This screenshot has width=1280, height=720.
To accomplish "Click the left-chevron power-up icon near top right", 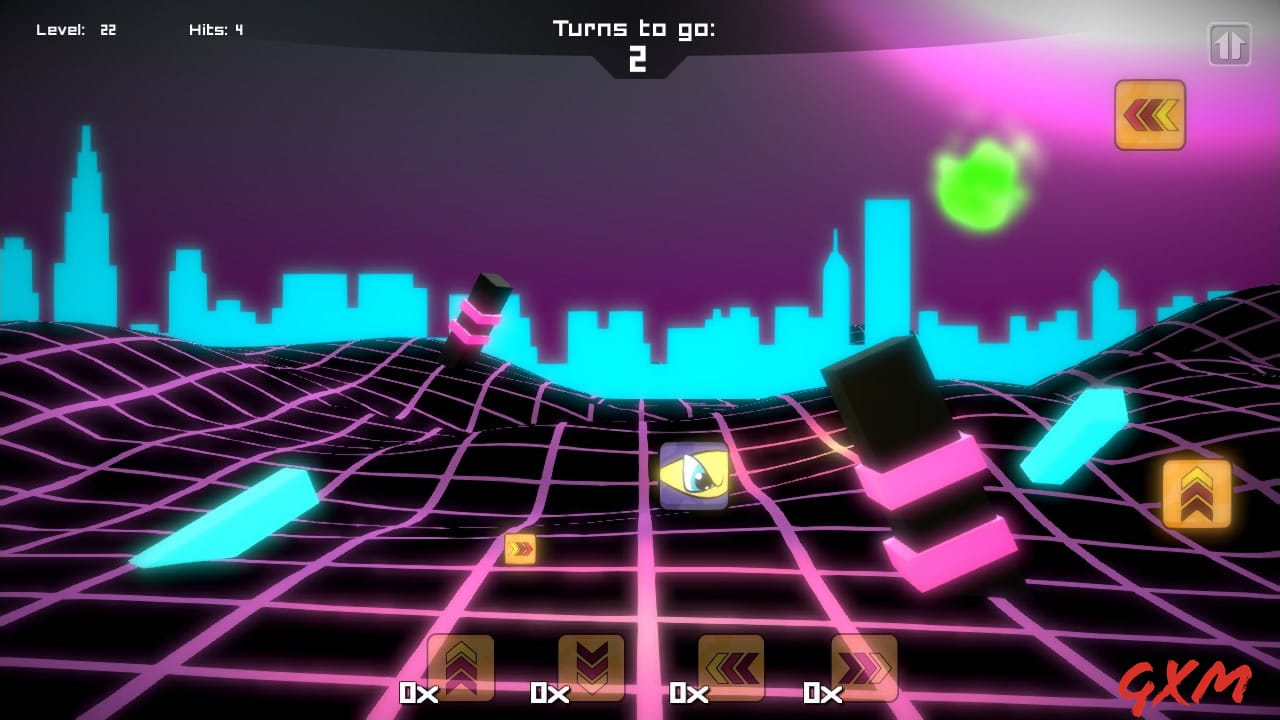I will point(1149,116).
